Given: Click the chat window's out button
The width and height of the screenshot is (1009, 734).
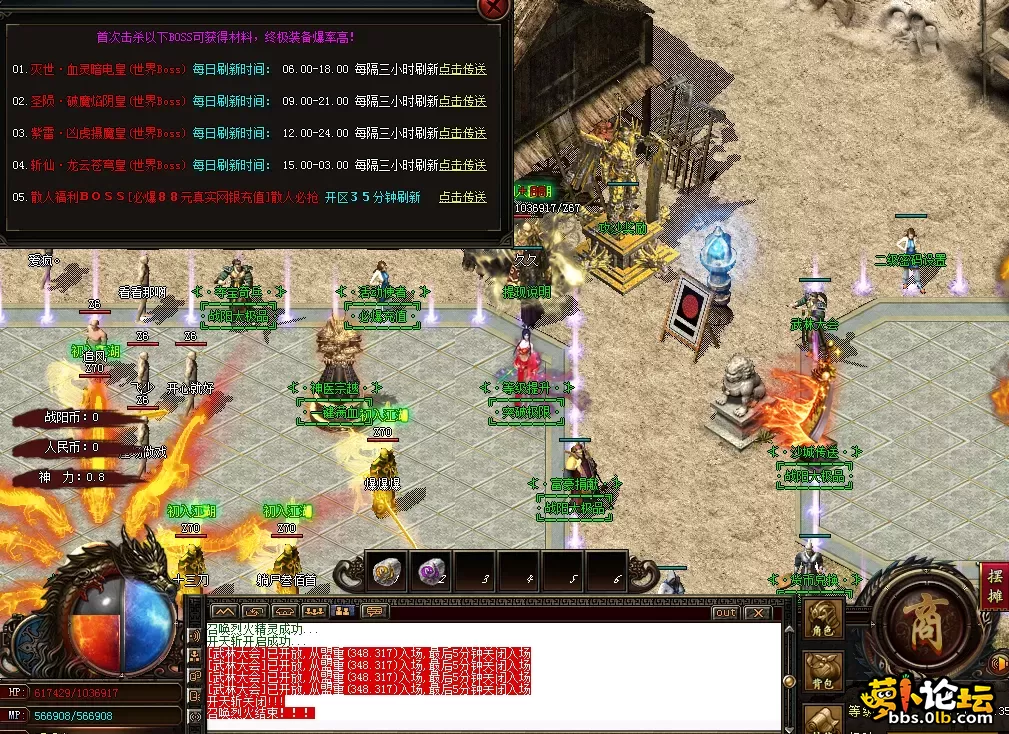Looking at the screenshot, I should click(x=725, y=612).
